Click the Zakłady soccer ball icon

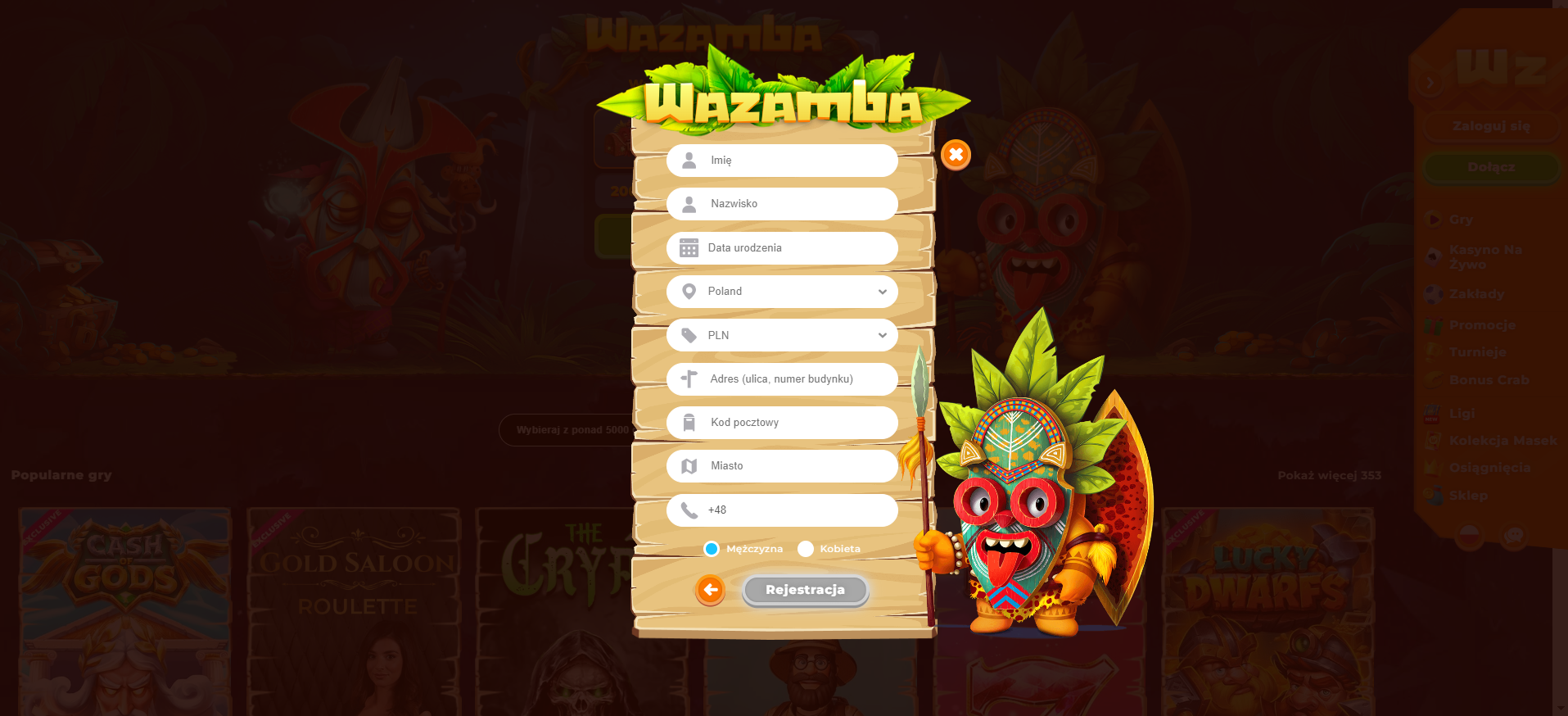pos(1433,294)
